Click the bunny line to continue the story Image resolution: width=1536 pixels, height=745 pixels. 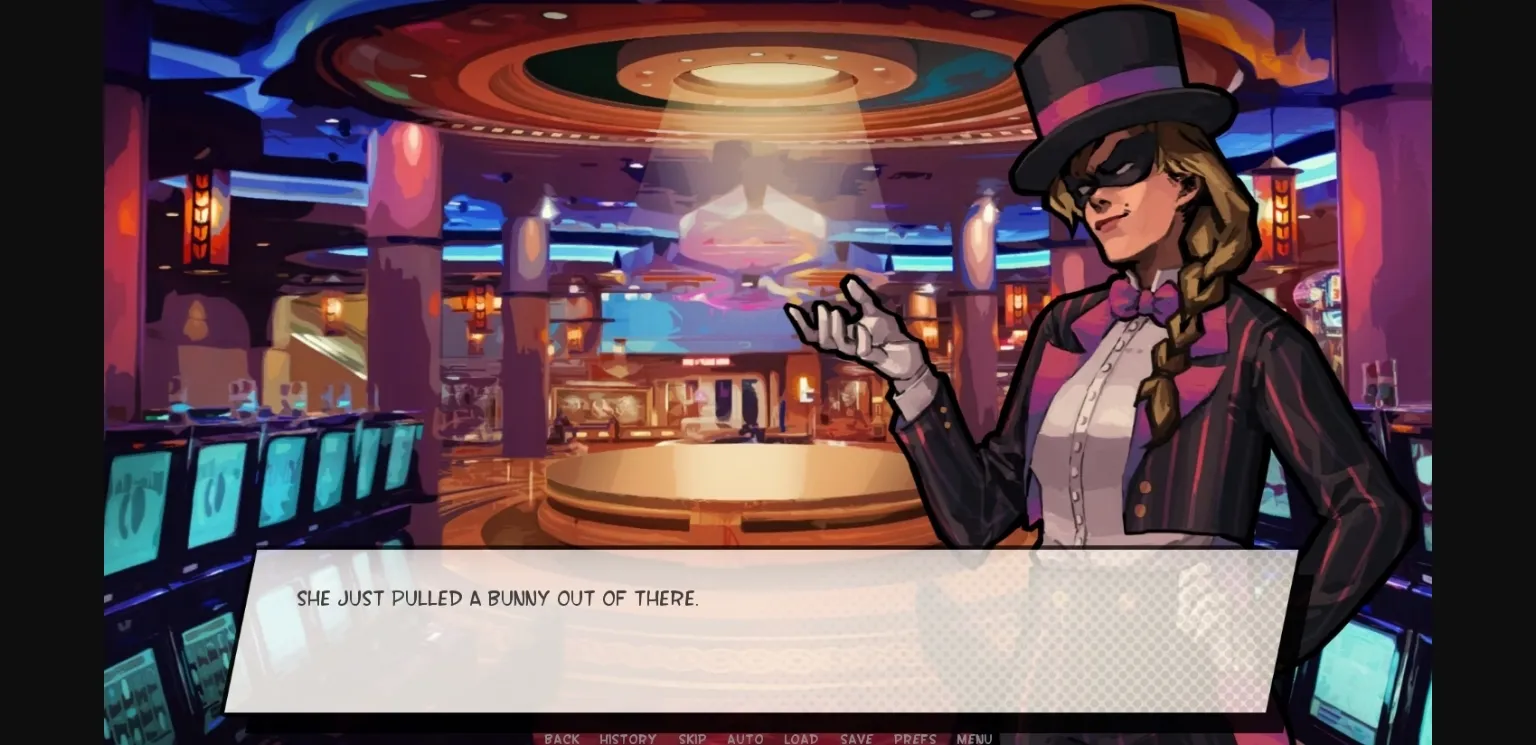[498, 597]
